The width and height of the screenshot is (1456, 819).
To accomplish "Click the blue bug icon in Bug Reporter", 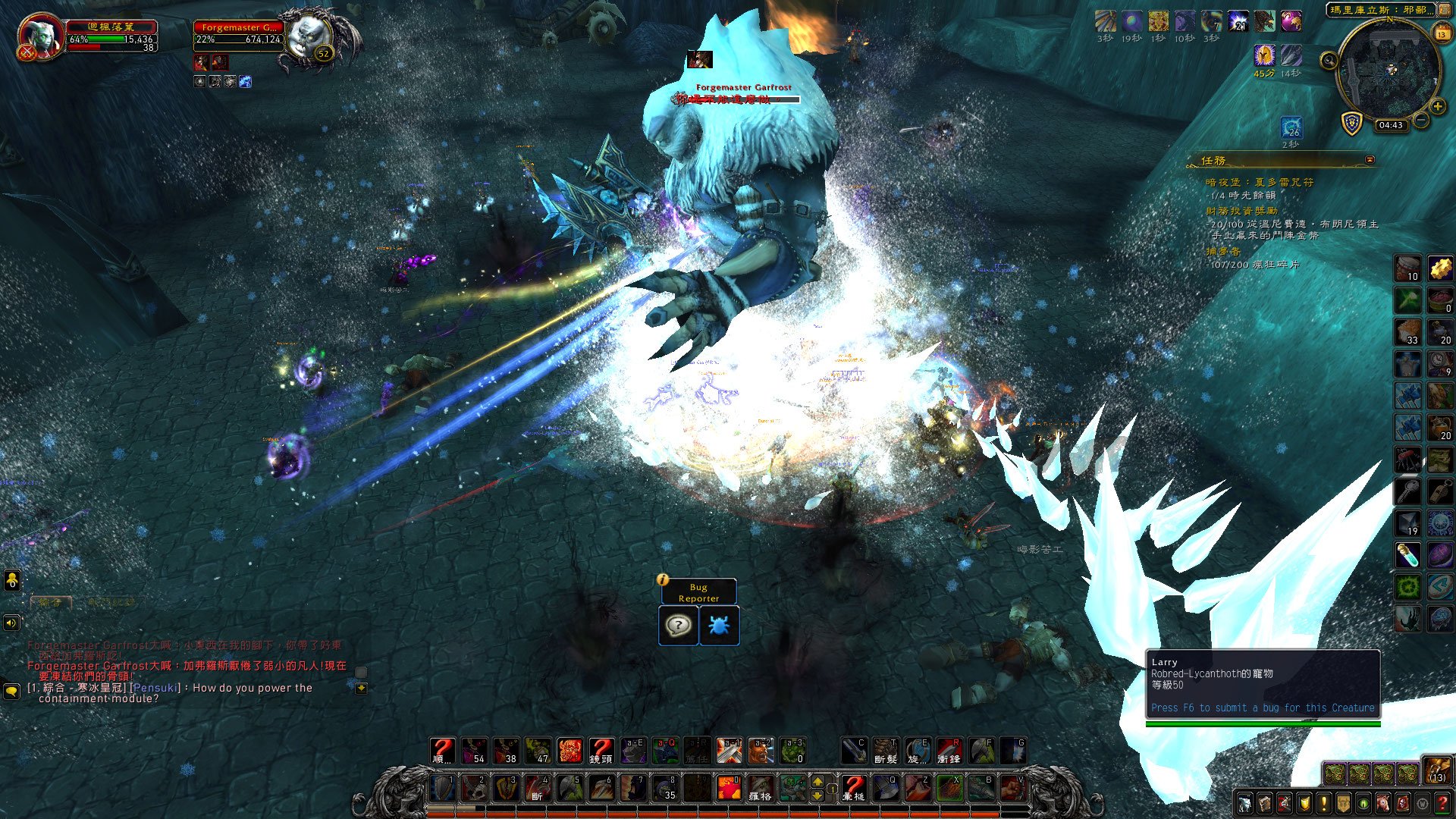I will tap(719, 626).
